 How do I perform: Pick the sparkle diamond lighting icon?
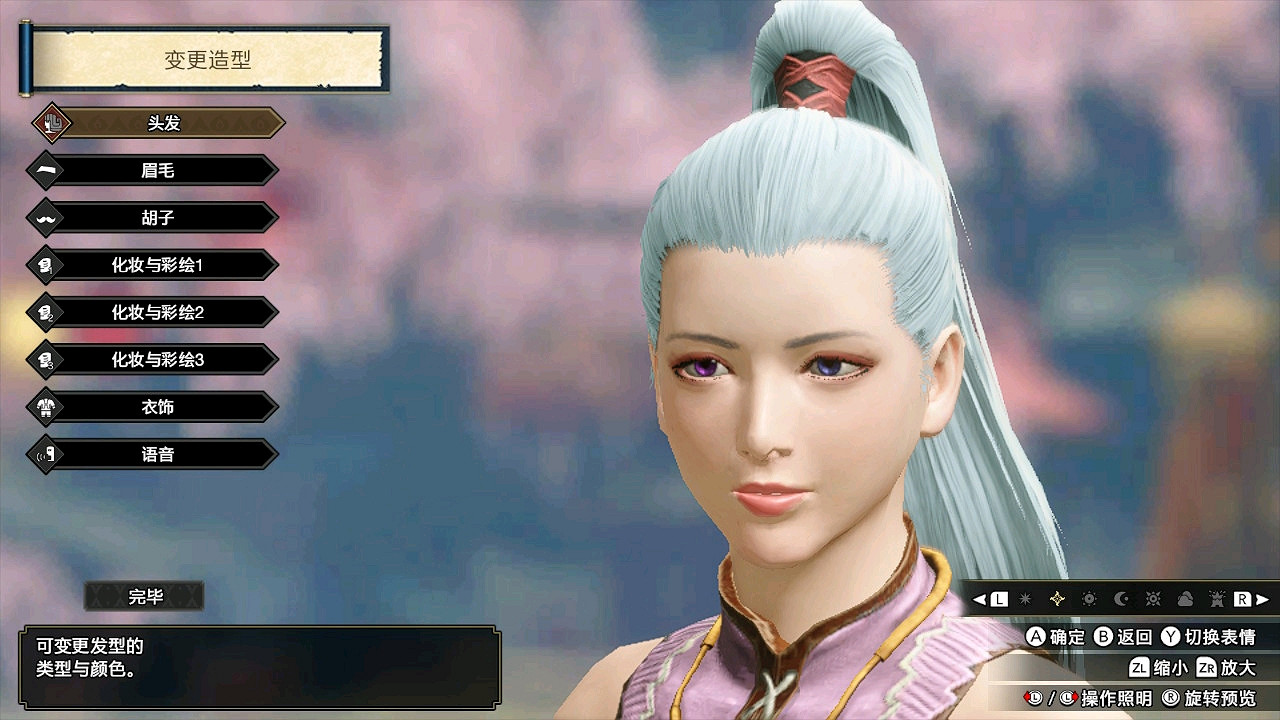pyautogui.click(x=1056, y=598)
